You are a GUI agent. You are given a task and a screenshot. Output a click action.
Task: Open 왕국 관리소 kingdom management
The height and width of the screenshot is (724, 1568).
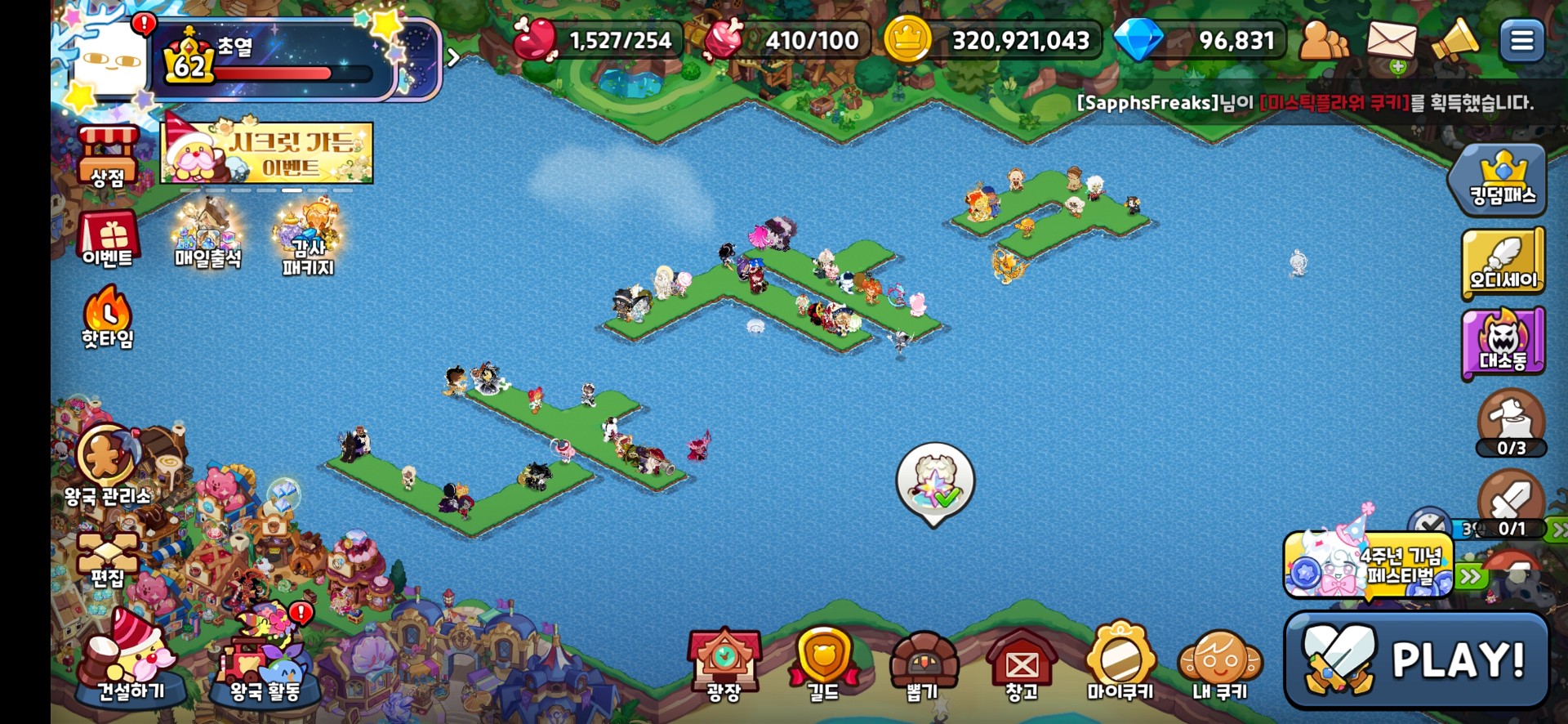[108, 463]
